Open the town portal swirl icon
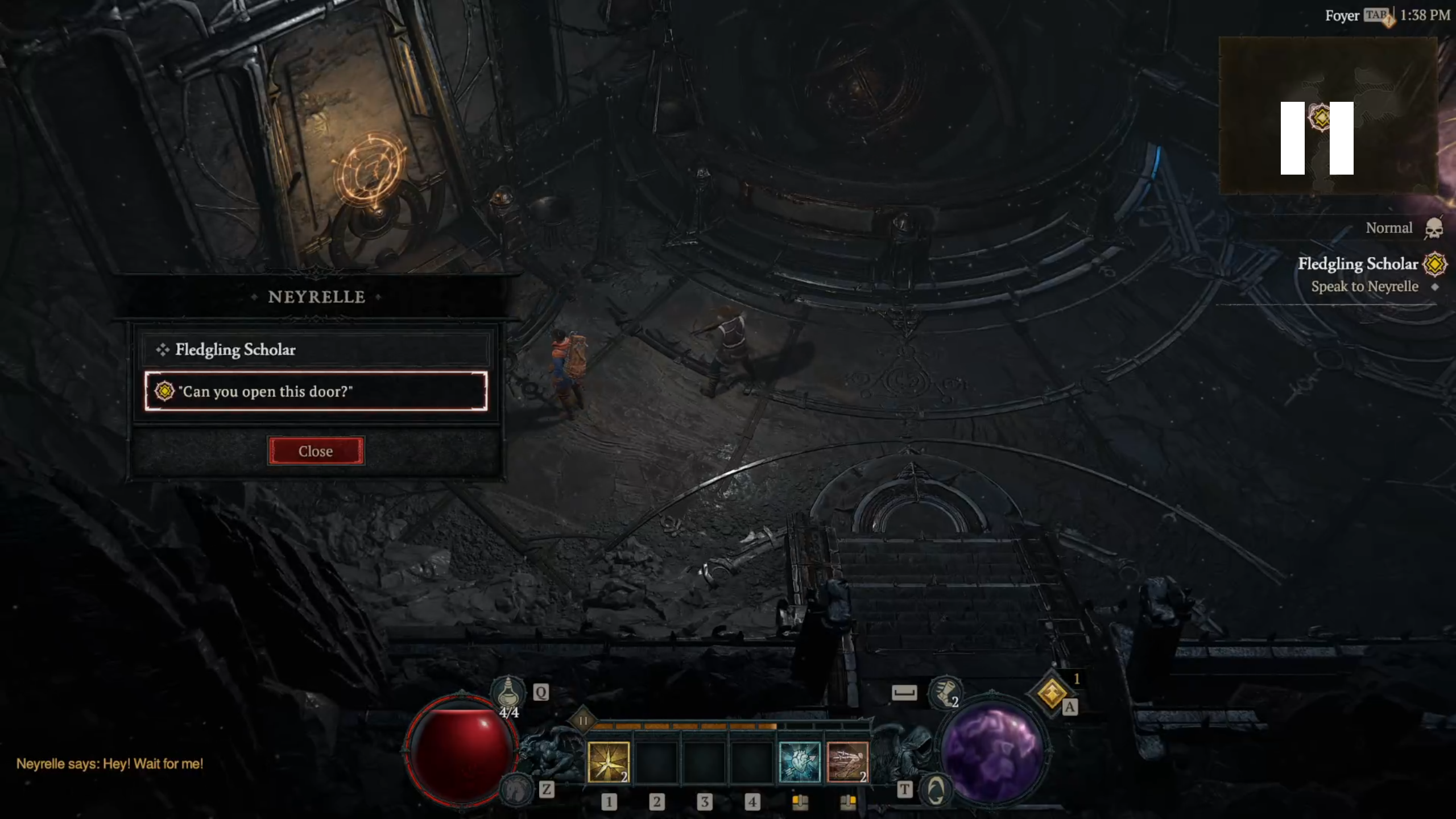The image size is (1456, 819). coord(936,790)
